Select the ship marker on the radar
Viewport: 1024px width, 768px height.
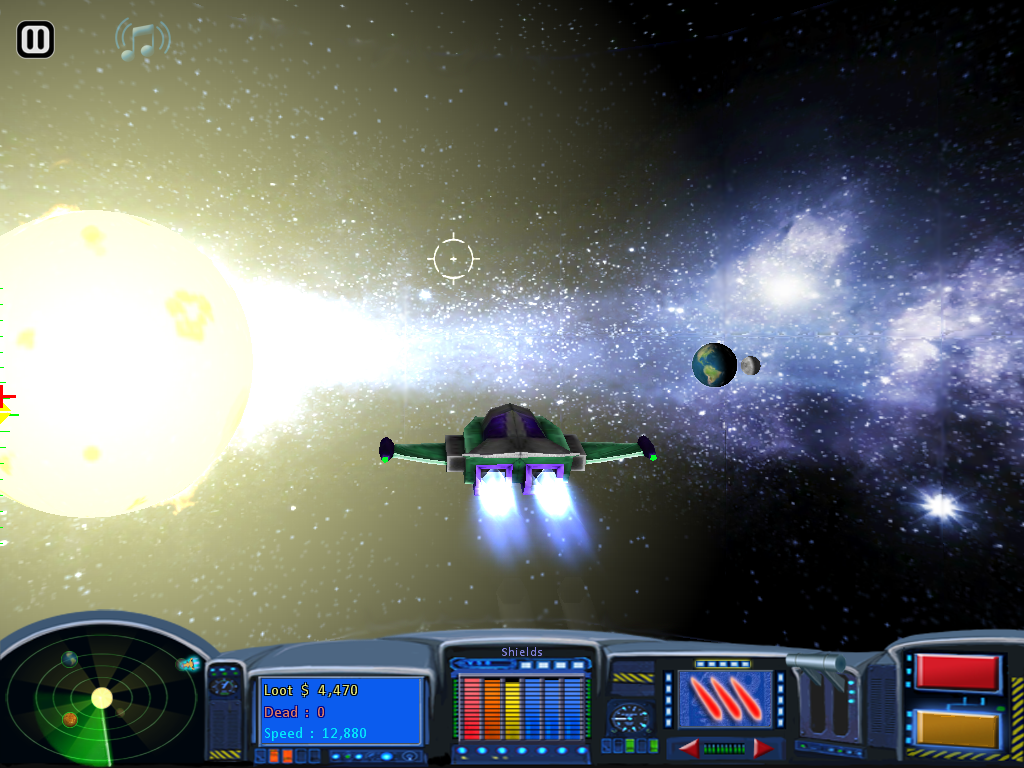click(x=187, y=663)
